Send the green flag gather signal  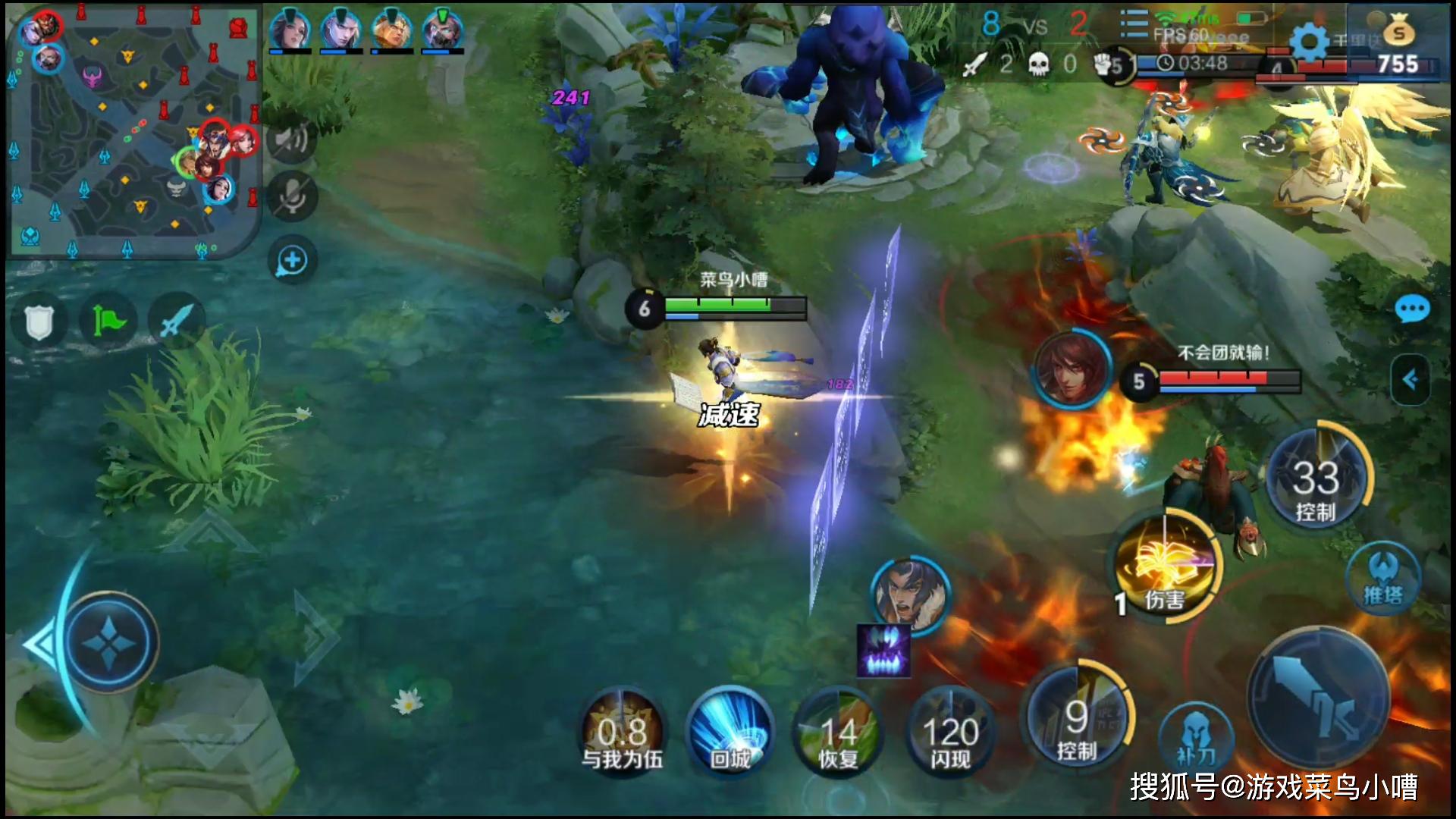pyautogui.click(x=108, y=322)
